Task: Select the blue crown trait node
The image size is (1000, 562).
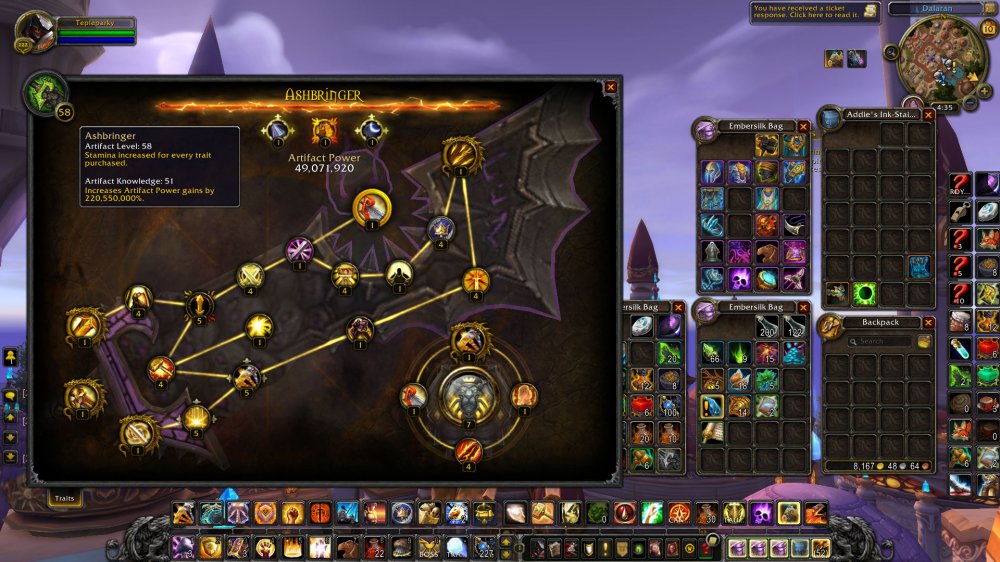Action: (441, 230)
